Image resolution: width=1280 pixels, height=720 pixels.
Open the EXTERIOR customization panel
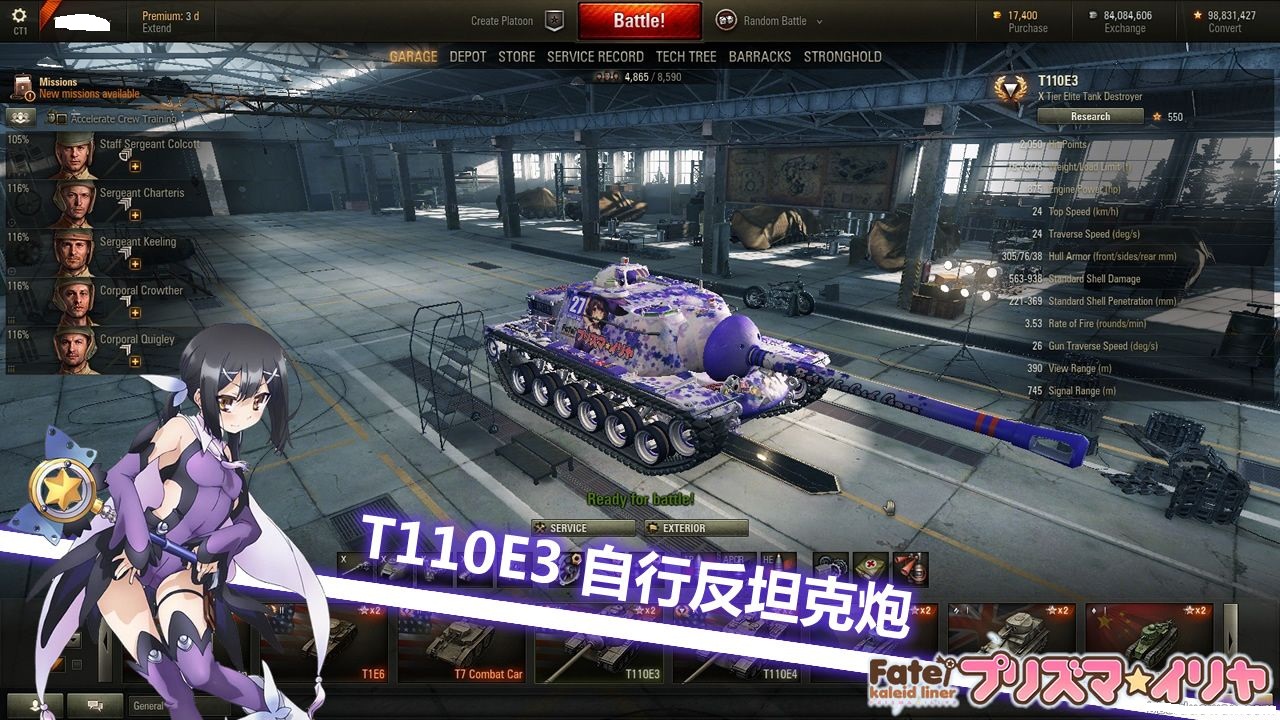point(695,528)
